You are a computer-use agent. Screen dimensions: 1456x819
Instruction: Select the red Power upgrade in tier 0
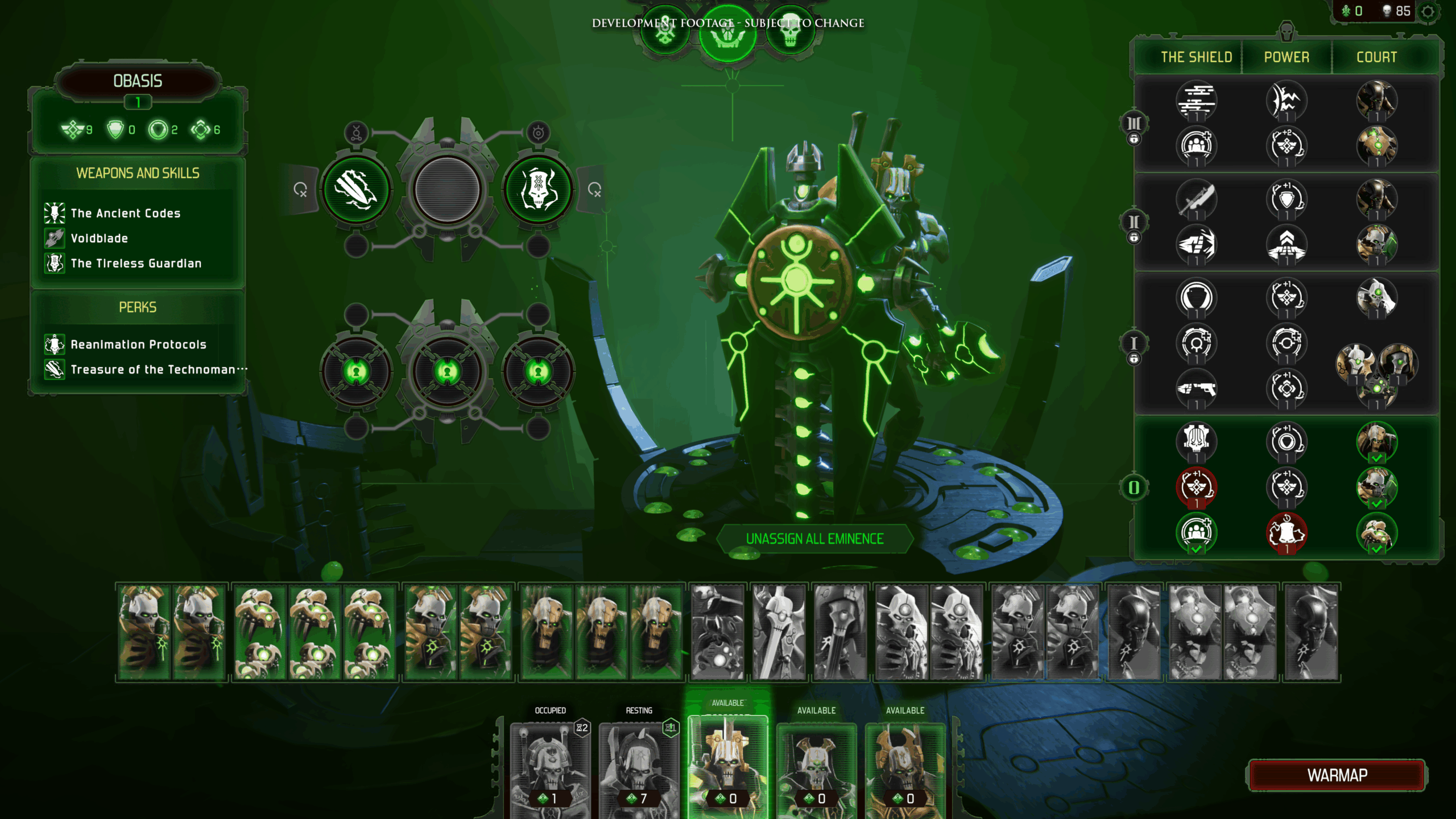(1287, 533)
